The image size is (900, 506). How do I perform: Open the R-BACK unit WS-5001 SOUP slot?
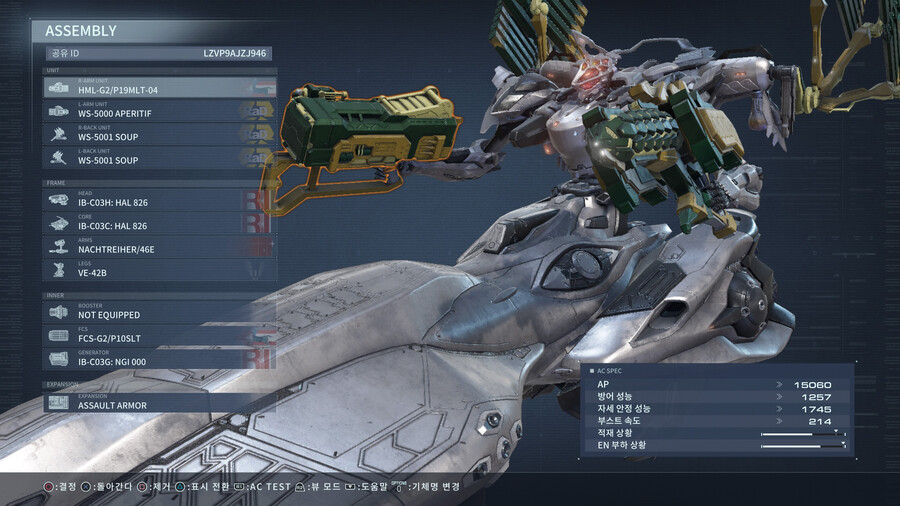159,133
